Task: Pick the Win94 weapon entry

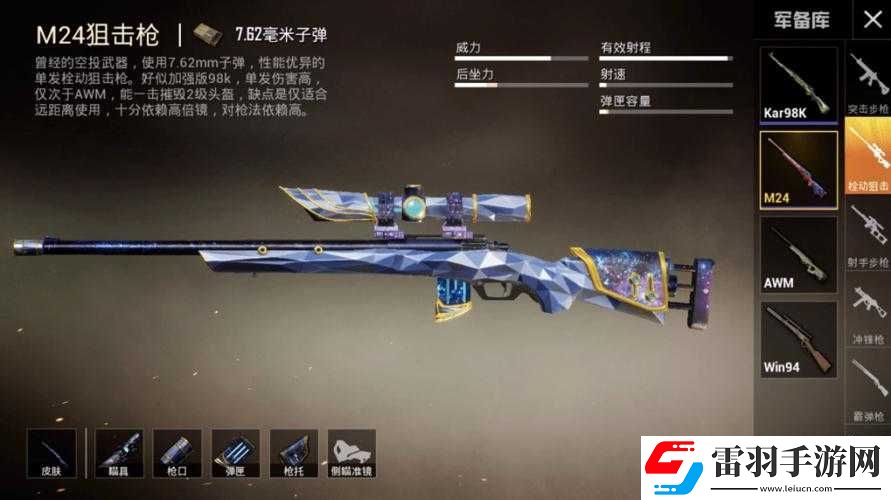Action: [798, 339]
